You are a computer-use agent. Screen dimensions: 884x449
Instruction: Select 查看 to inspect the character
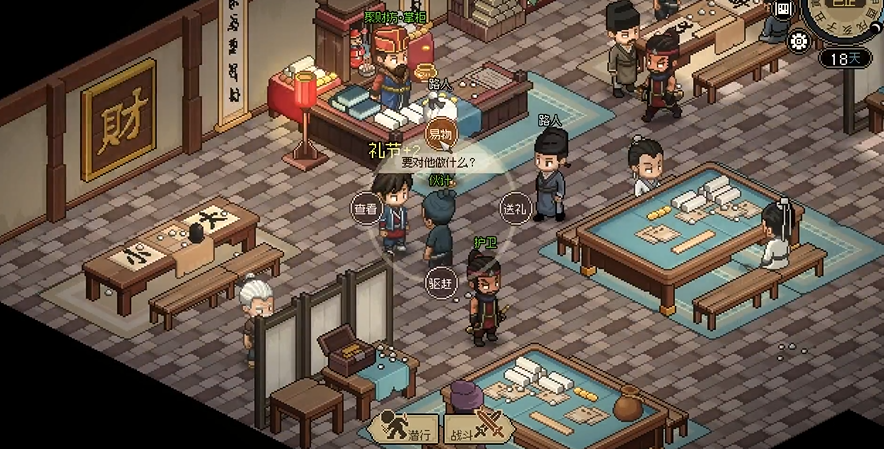click(x=366, y=209)
